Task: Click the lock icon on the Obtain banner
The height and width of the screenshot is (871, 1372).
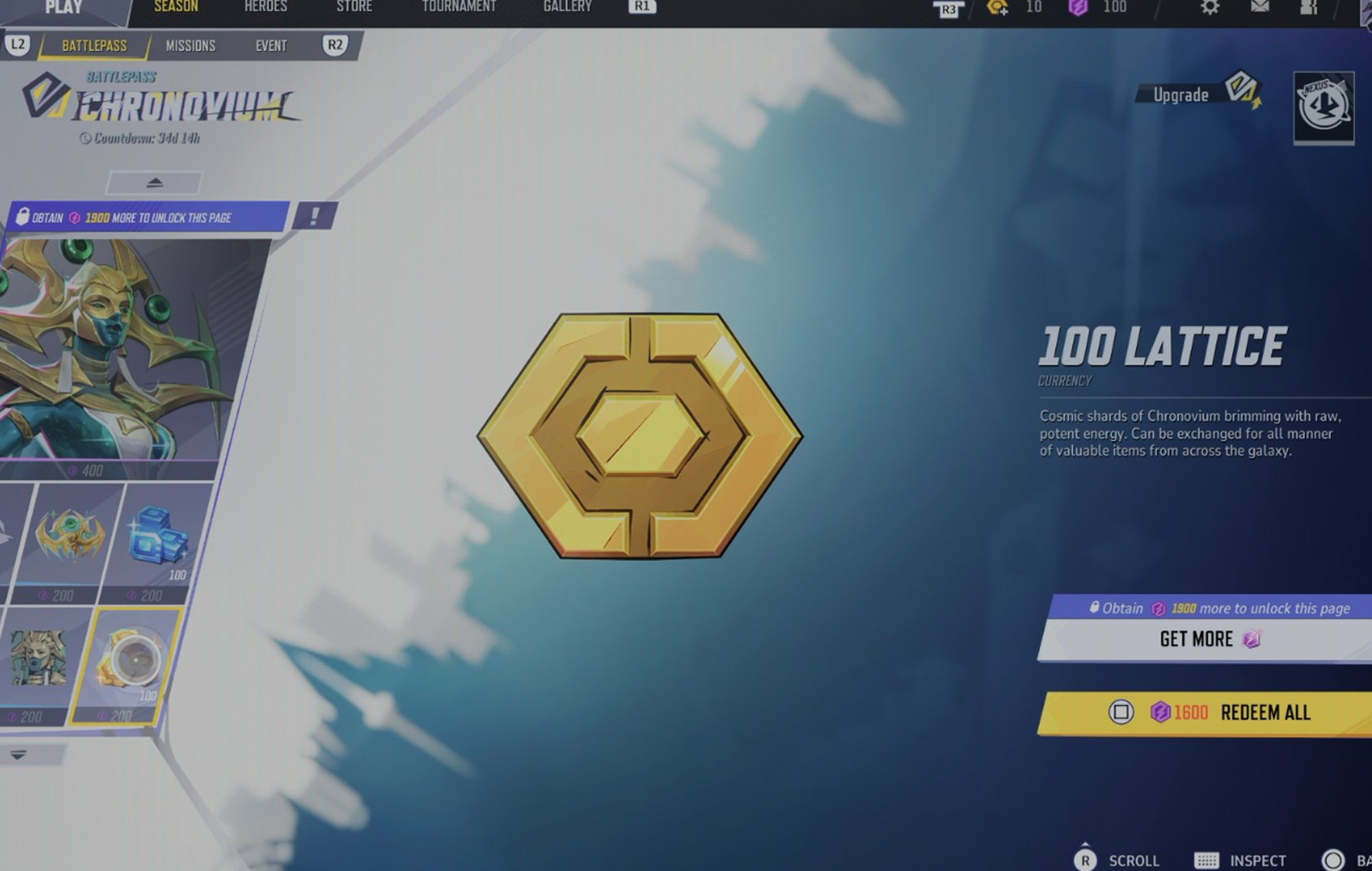Action: (25, 217)
